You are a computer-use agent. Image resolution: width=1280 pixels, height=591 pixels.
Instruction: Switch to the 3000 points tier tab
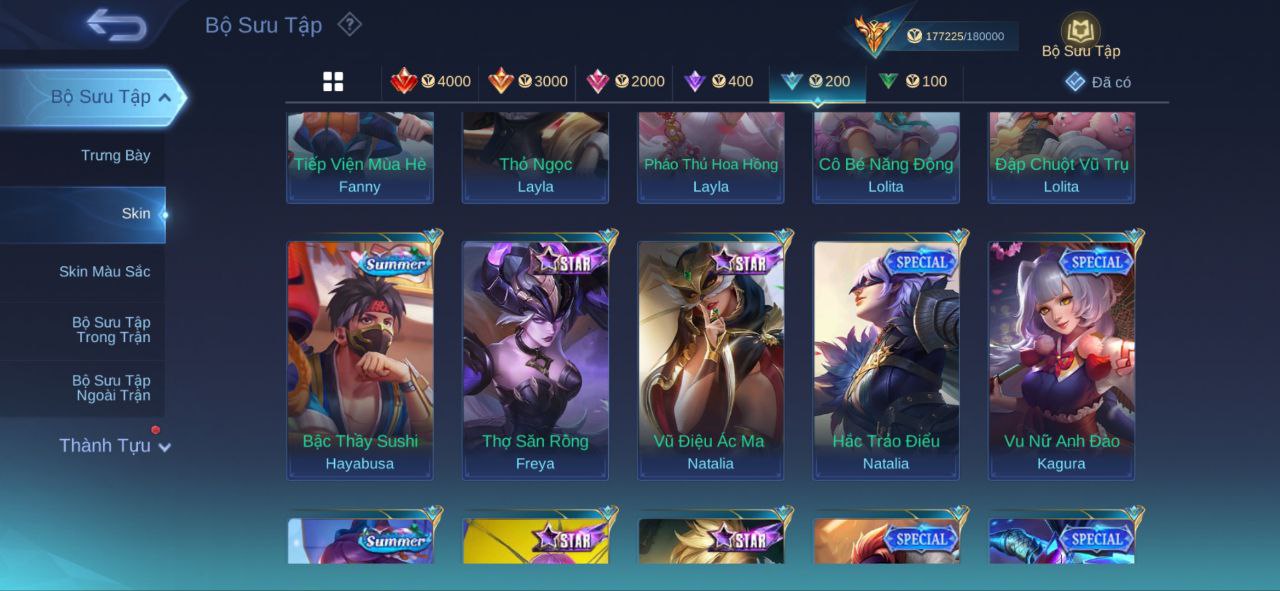click(528, 82)
